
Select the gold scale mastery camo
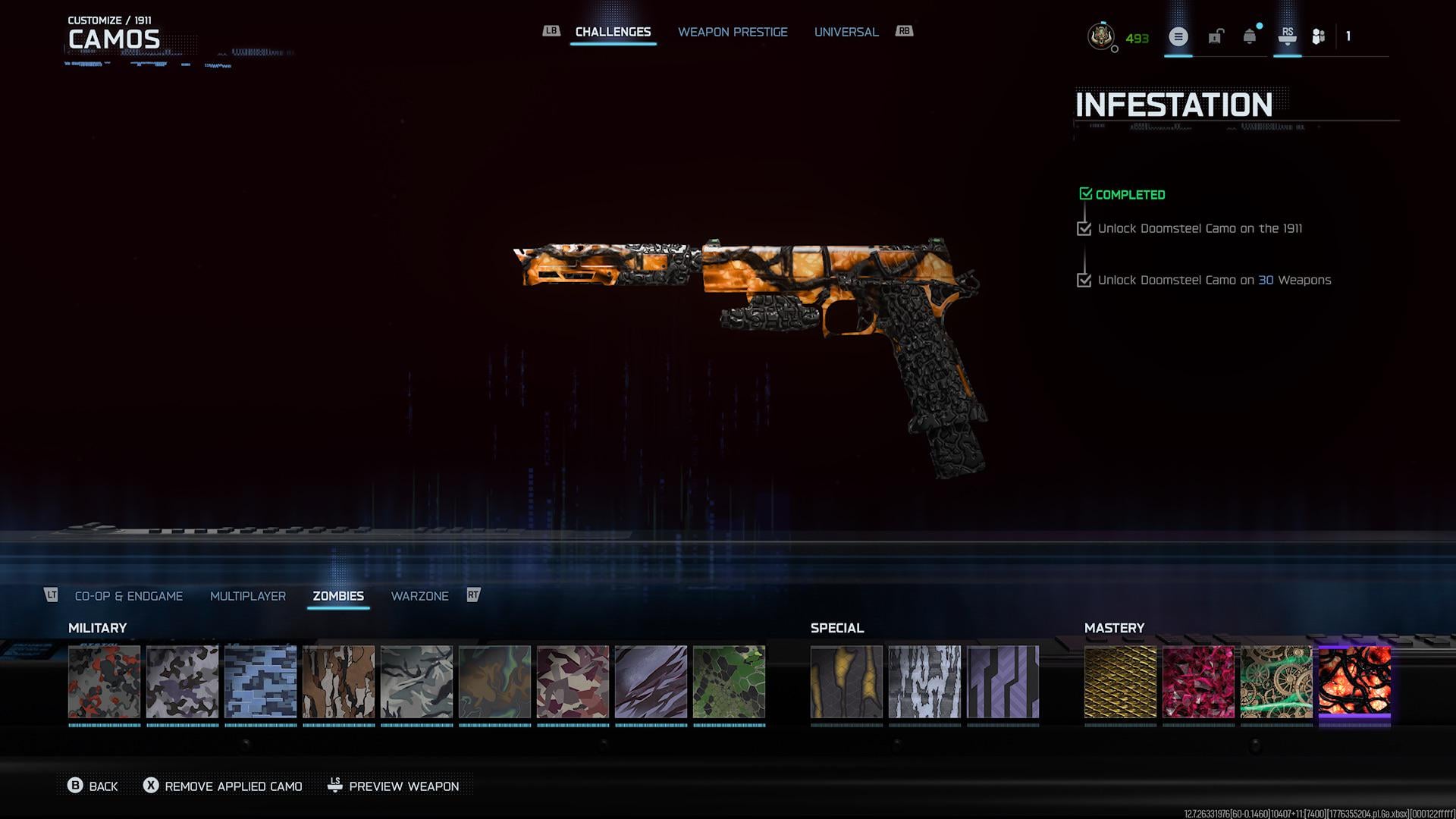(x=1120, y=682)
